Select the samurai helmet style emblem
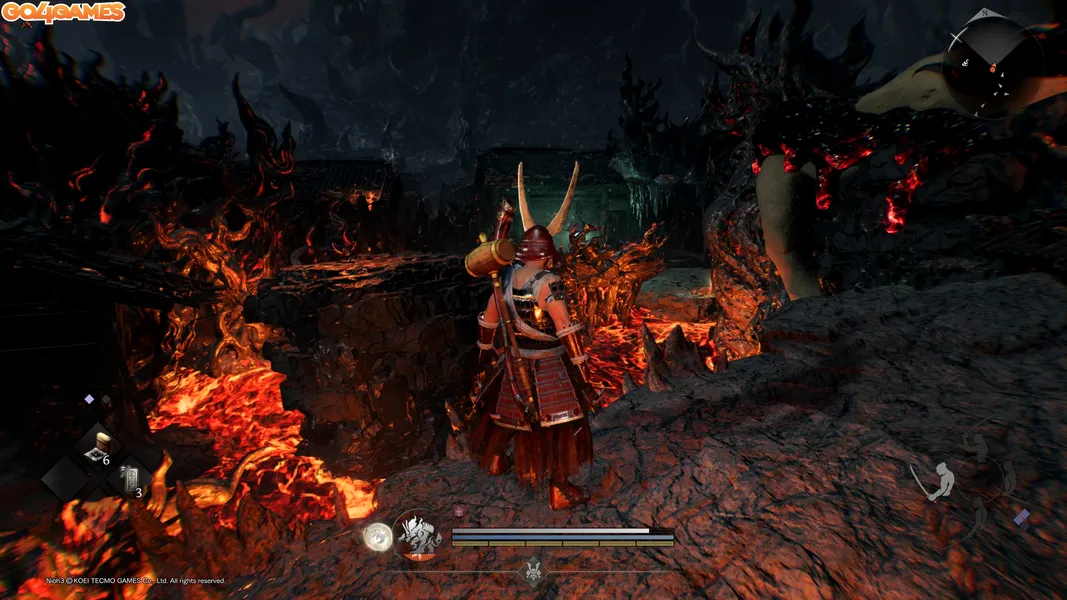 (x=534, y=571)
